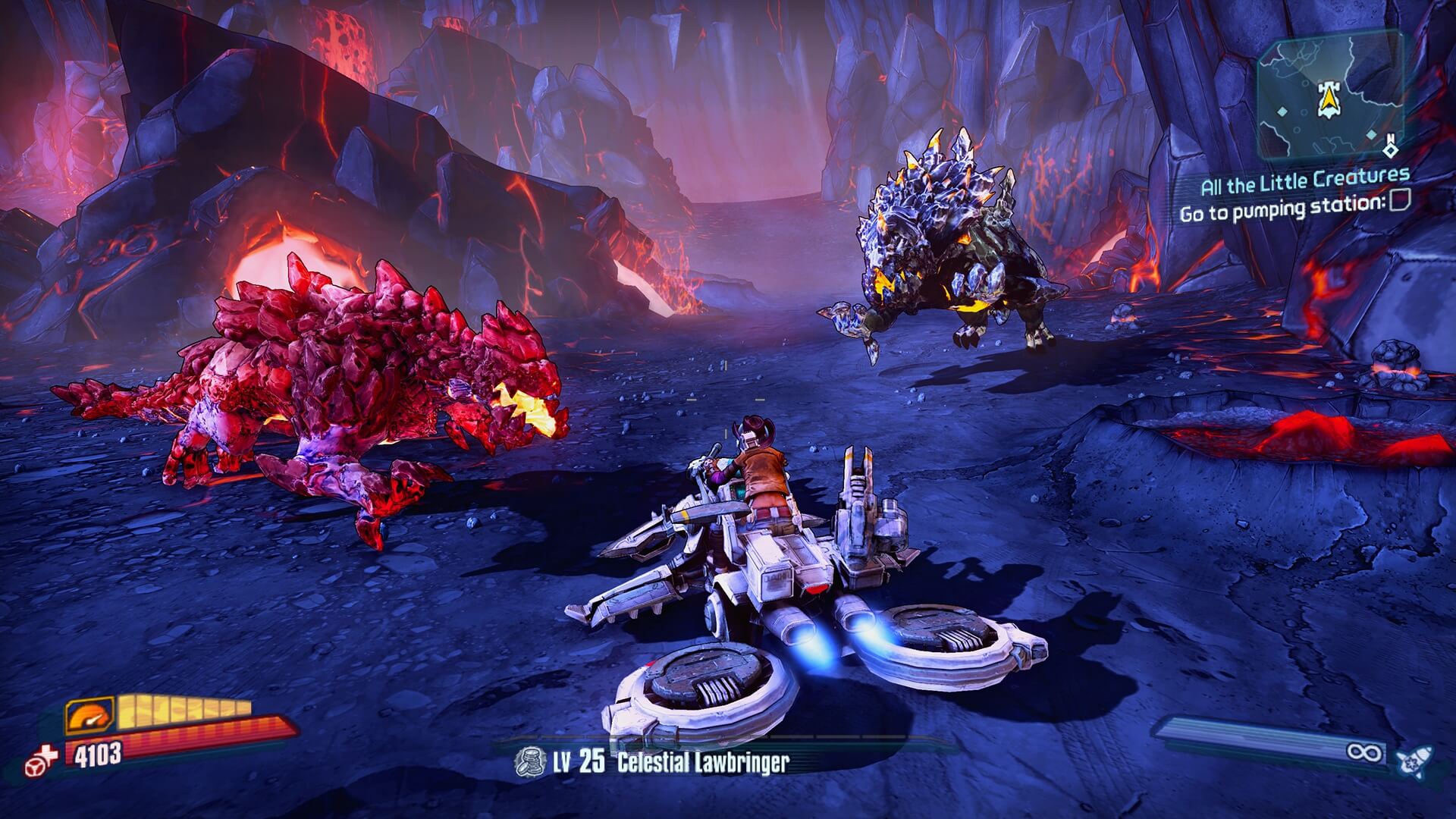Select the infinity ammo symbol

click(x=1363, y=752)
